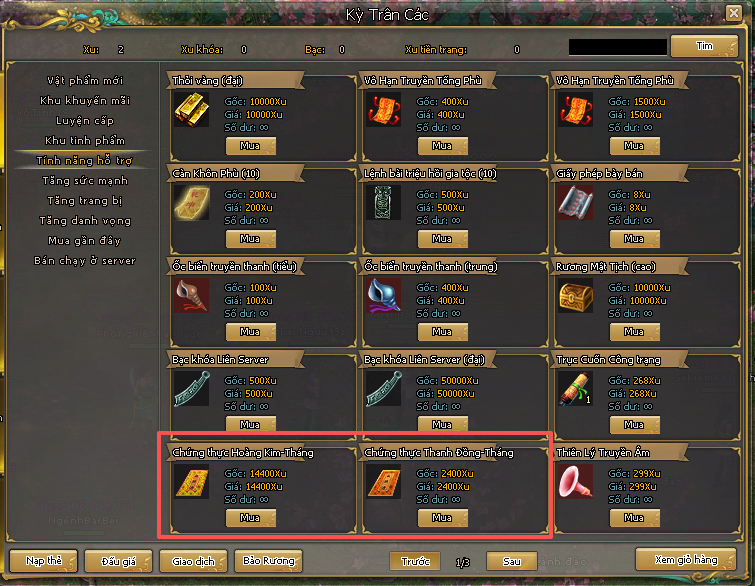Show the Tăng sức mạnh category
Image resolution: width=755 pixels, height=586 pixels.
click(84, 181)
